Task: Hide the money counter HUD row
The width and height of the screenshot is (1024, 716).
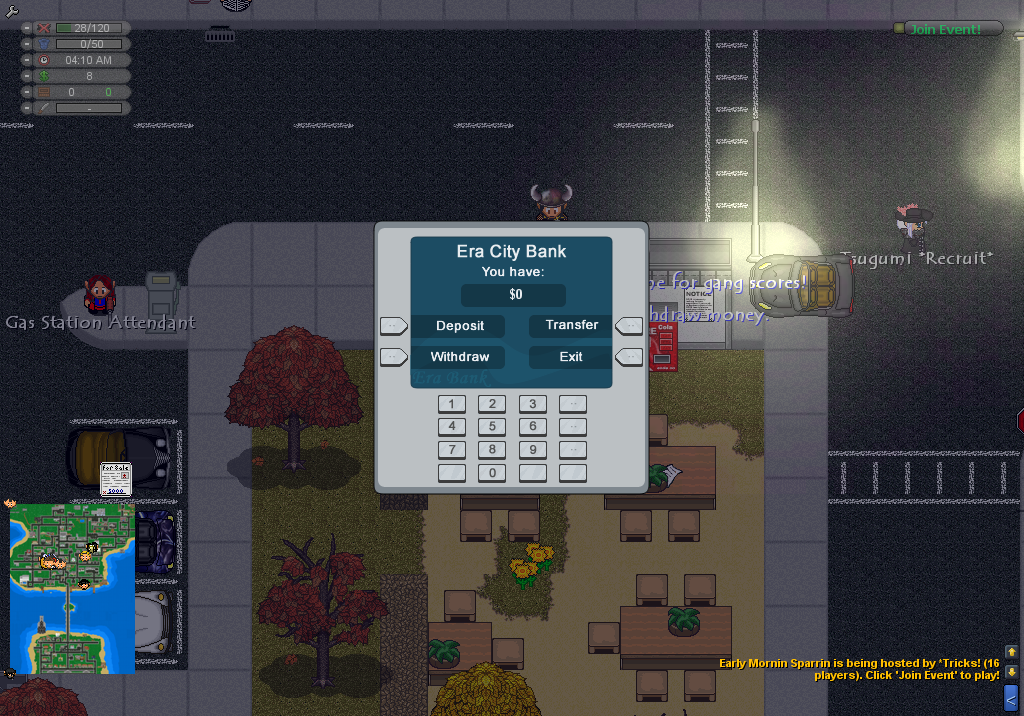Action: pyautogui.click(x=28, y=76)
